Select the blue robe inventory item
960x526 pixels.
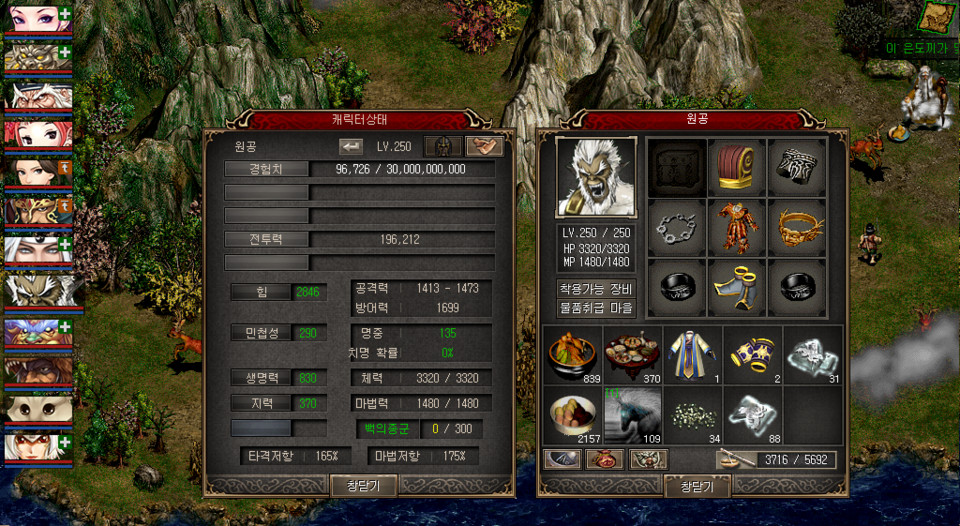692,355
